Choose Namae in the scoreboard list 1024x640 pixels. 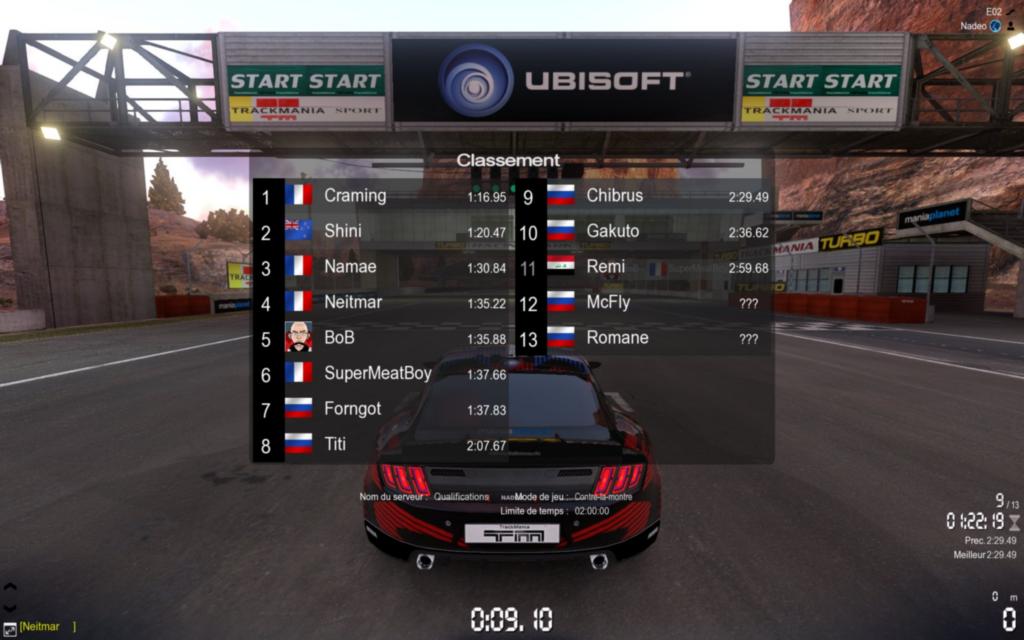[380, 267]
